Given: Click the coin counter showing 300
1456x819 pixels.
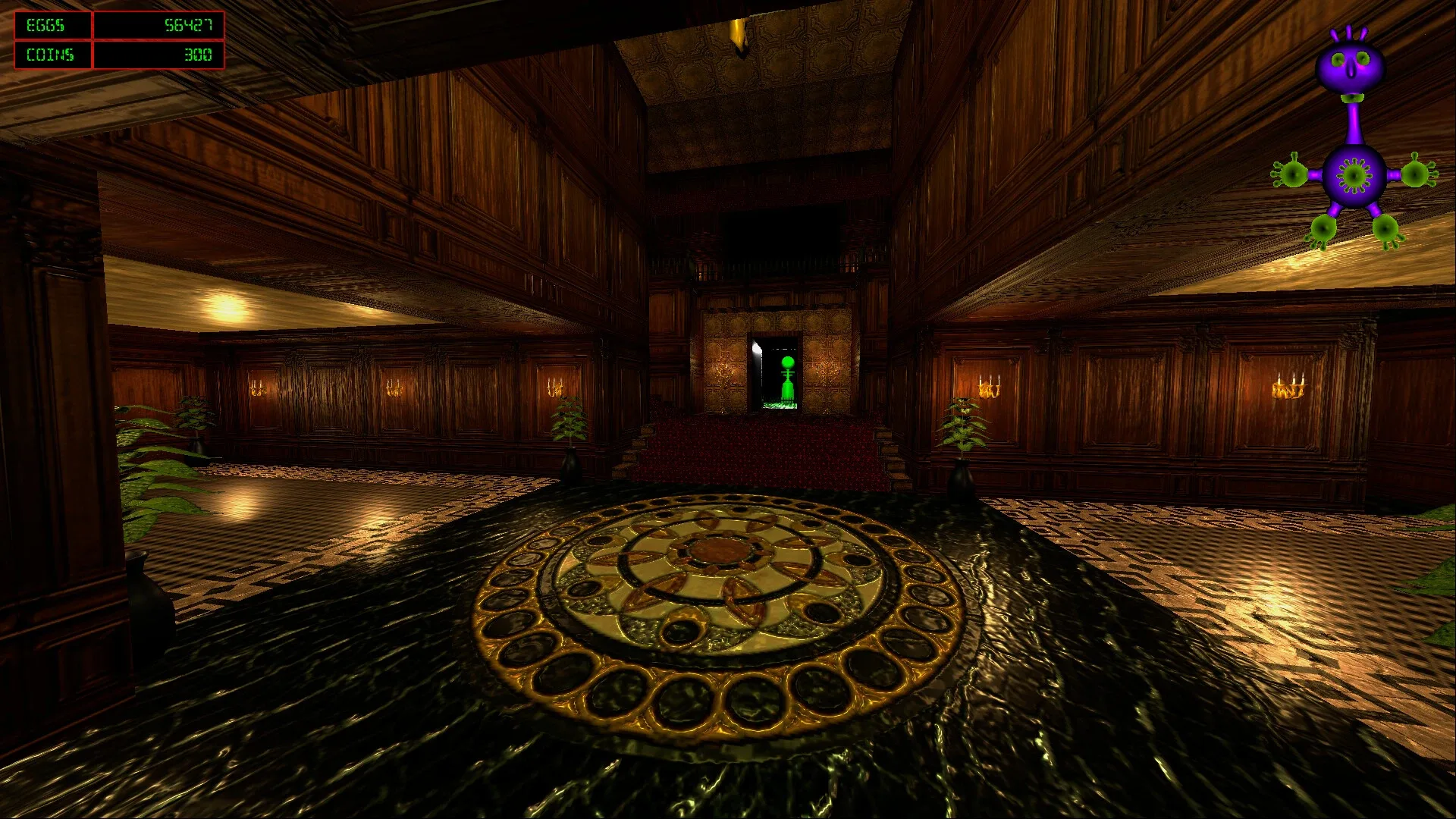Looking at the screenshot, I should (199, 55).
